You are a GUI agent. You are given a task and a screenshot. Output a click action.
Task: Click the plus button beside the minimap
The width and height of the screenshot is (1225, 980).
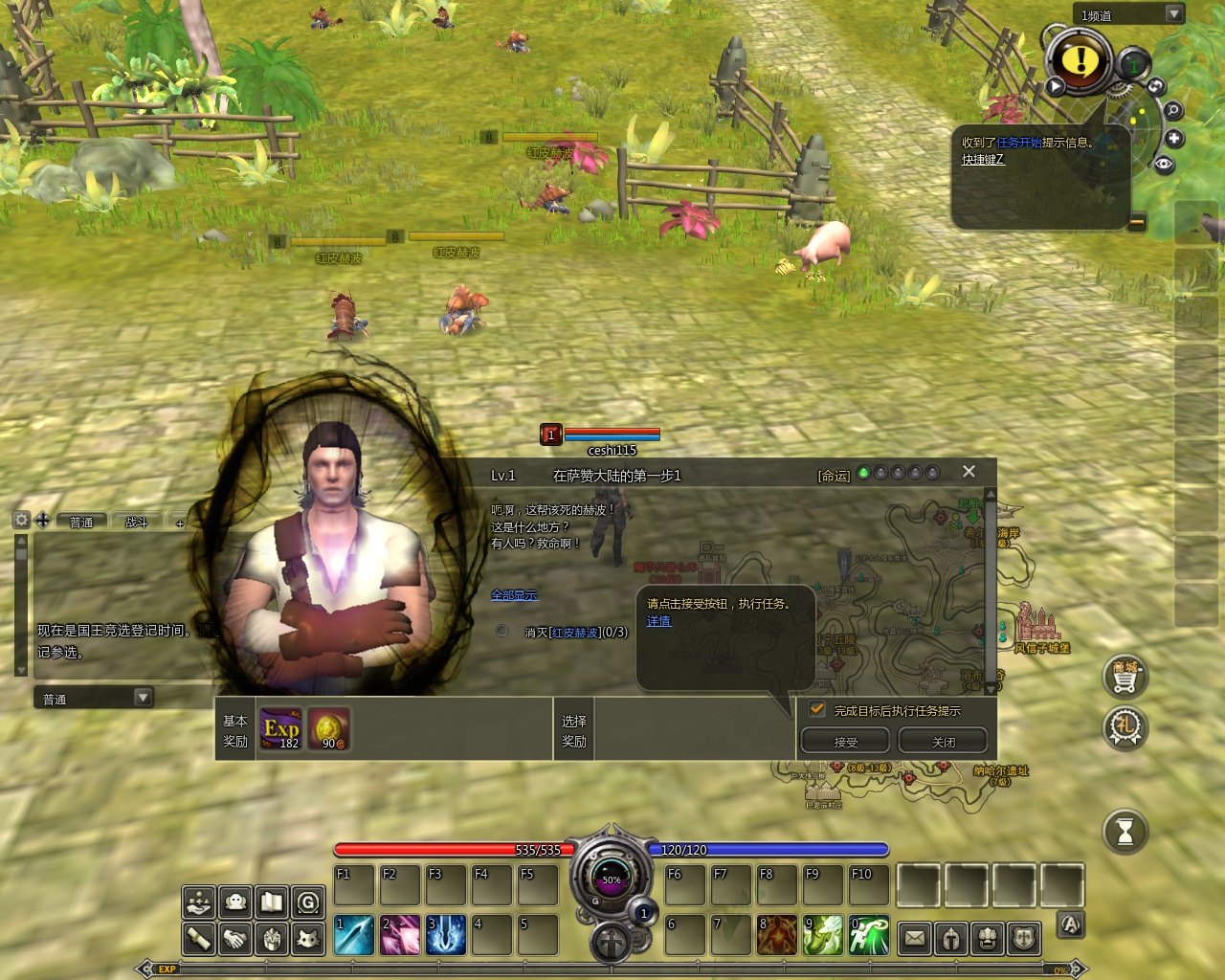click(x=1174, y=139)
